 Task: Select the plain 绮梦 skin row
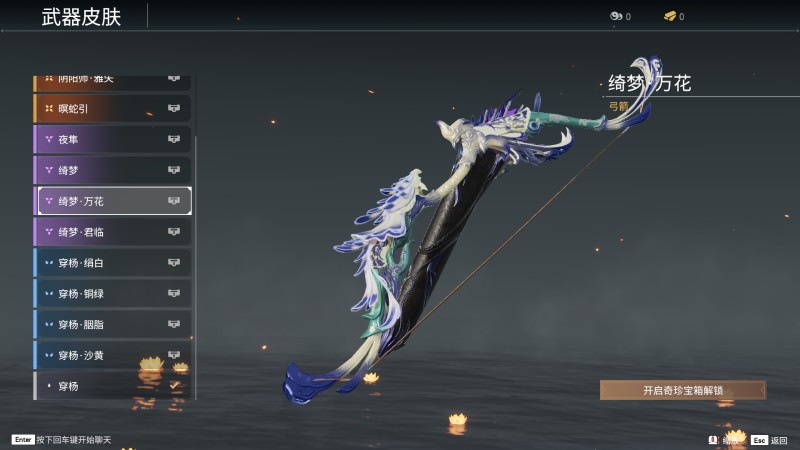[112, 170]
